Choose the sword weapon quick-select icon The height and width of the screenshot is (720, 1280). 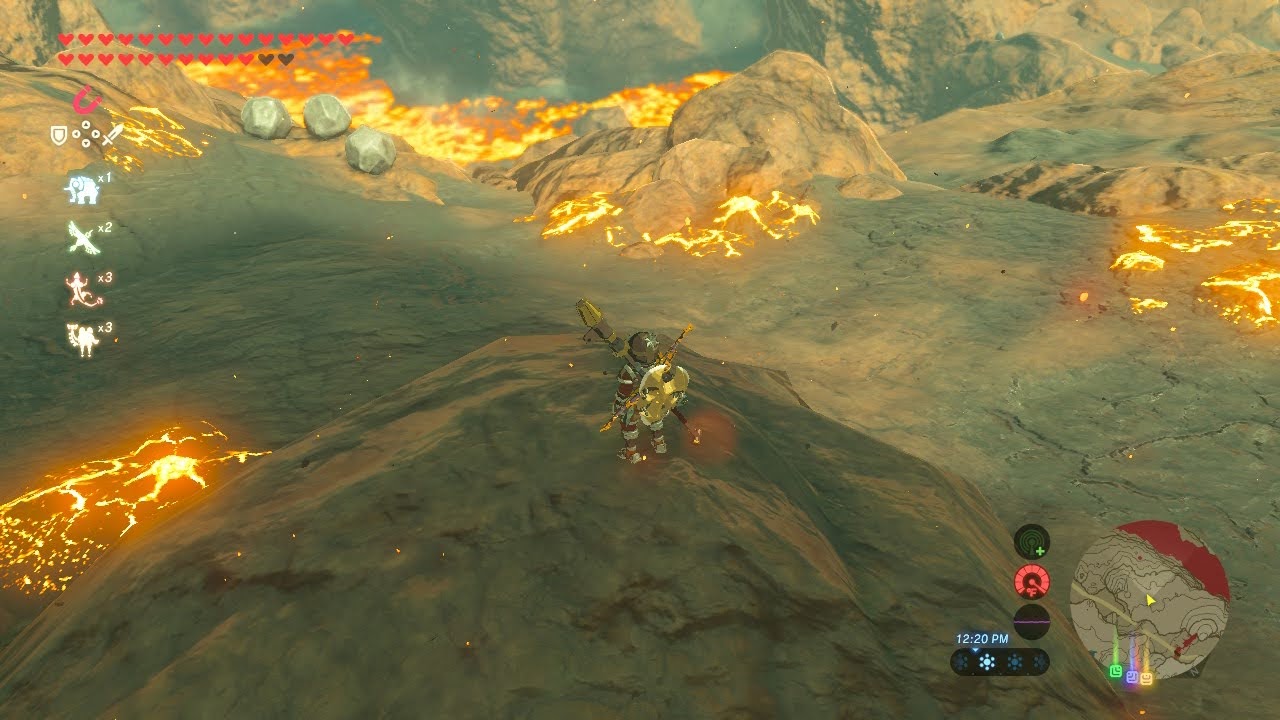112,134
